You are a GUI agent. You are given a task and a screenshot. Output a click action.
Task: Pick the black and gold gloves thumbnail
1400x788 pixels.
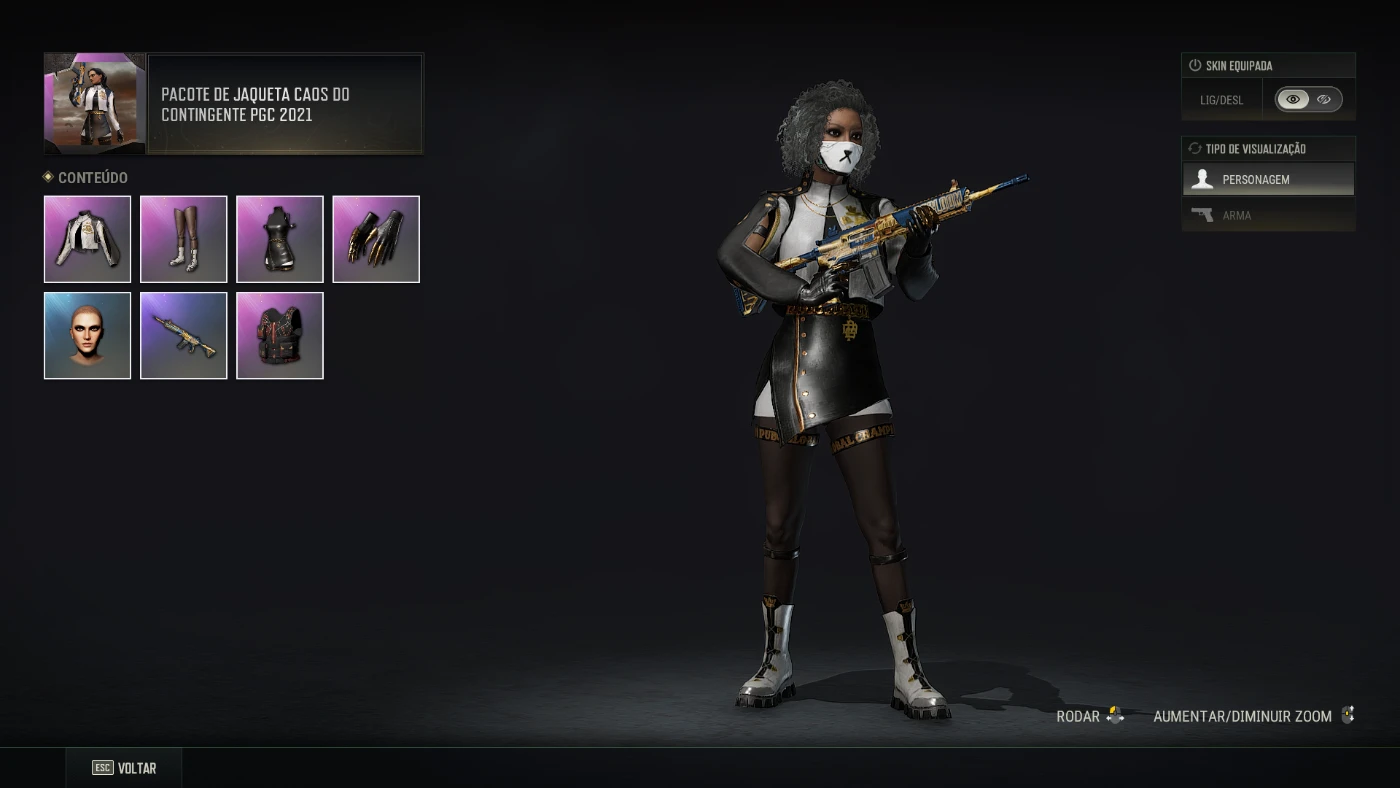(375, 239)
